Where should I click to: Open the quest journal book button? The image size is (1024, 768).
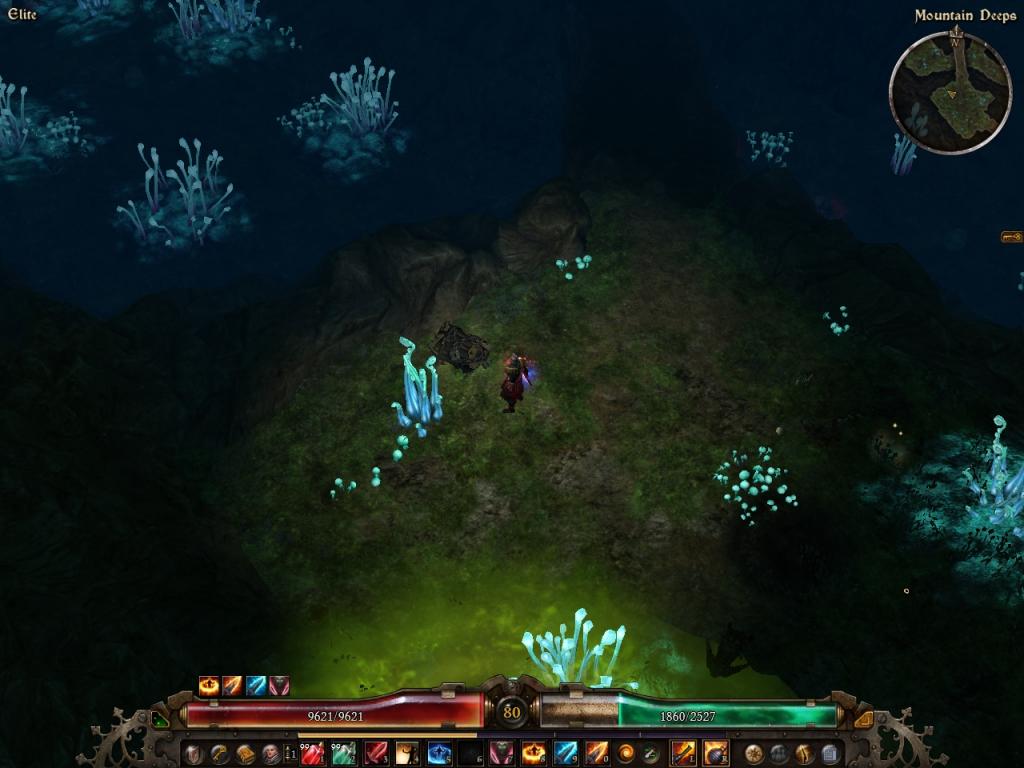point(245,753)
